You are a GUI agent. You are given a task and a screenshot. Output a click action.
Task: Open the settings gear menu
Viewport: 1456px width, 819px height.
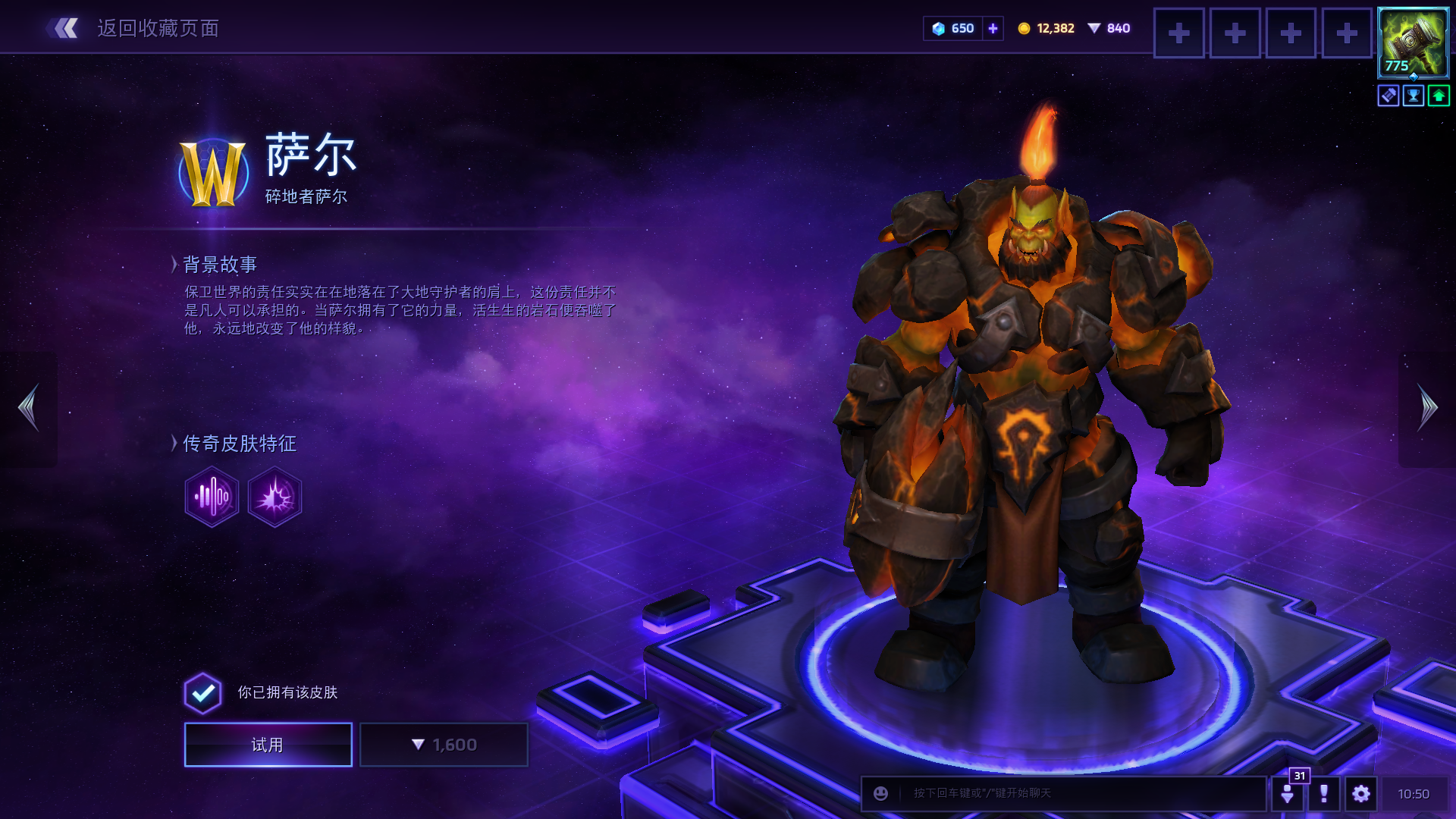click(x=1361, y=794)
